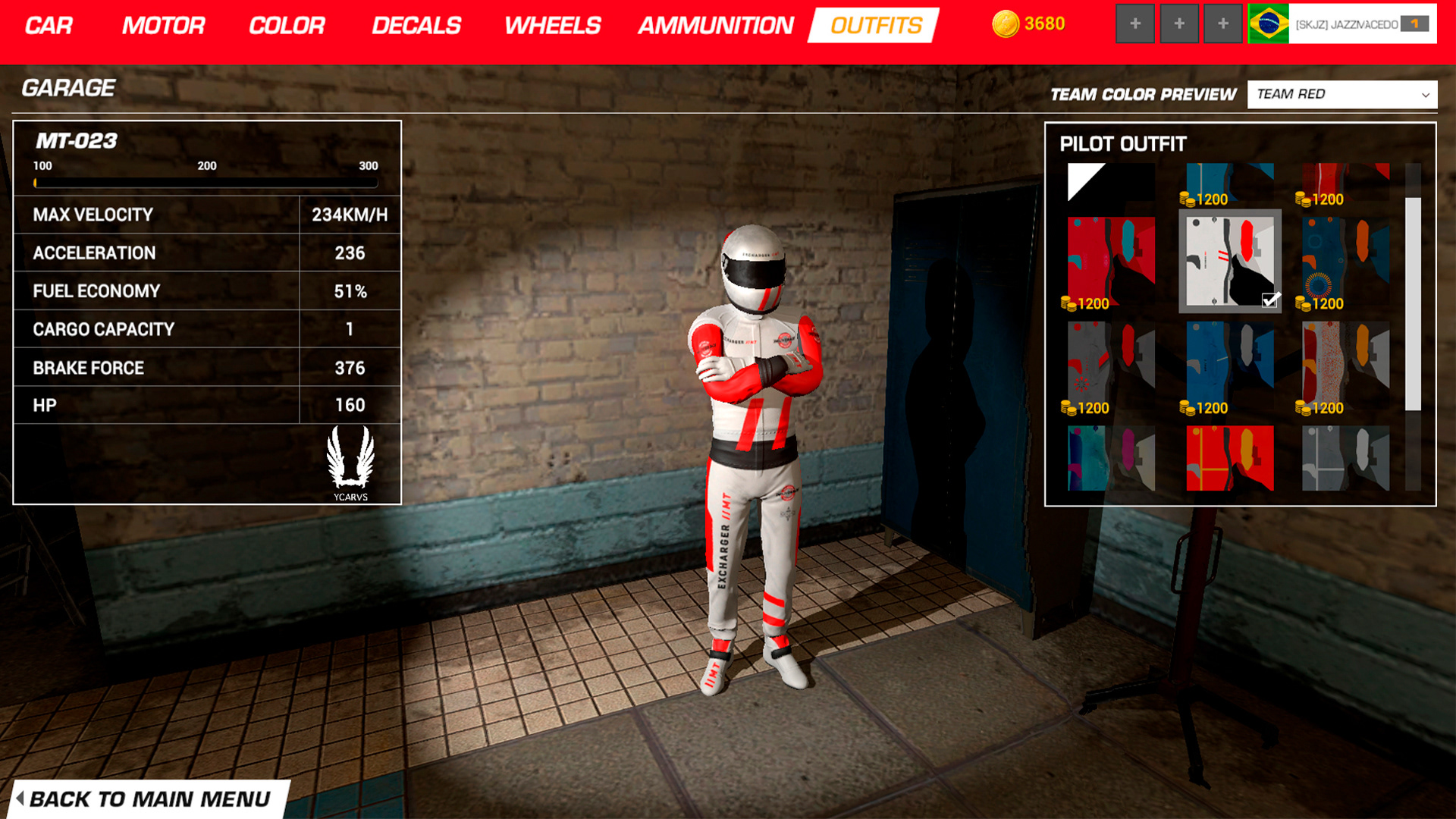The image size is (1456, 819).
Task: Open the Wheels tab
Action: coord(552,26)
